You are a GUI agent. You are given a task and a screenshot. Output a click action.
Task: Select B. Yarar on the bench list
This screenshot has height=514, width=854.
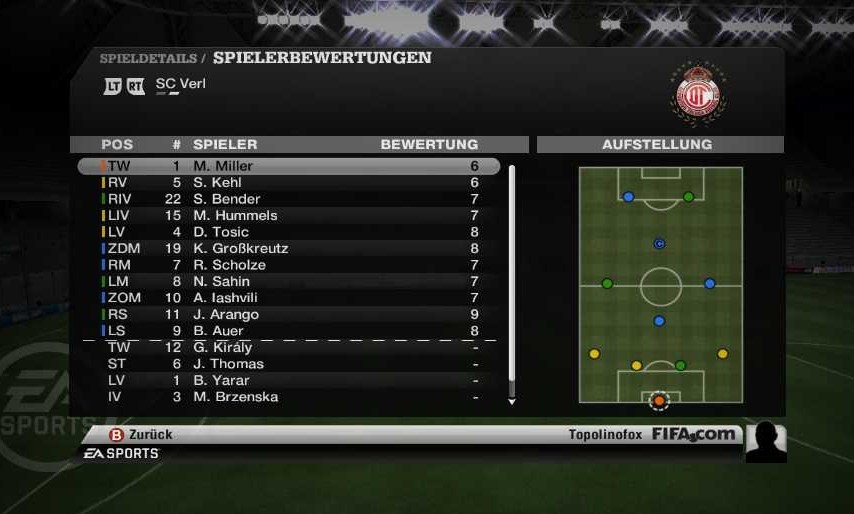[288, 380]
